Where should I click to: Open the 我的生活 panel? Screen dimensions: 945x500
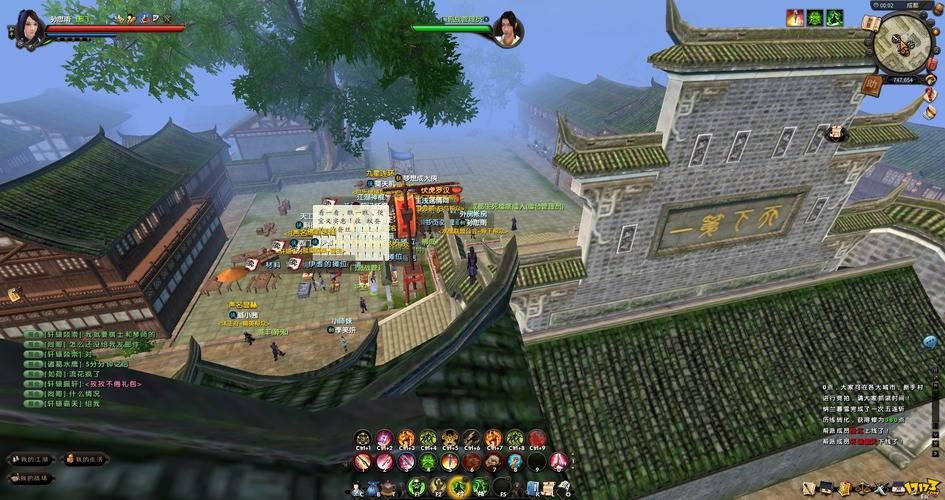[x=86, y=460]
